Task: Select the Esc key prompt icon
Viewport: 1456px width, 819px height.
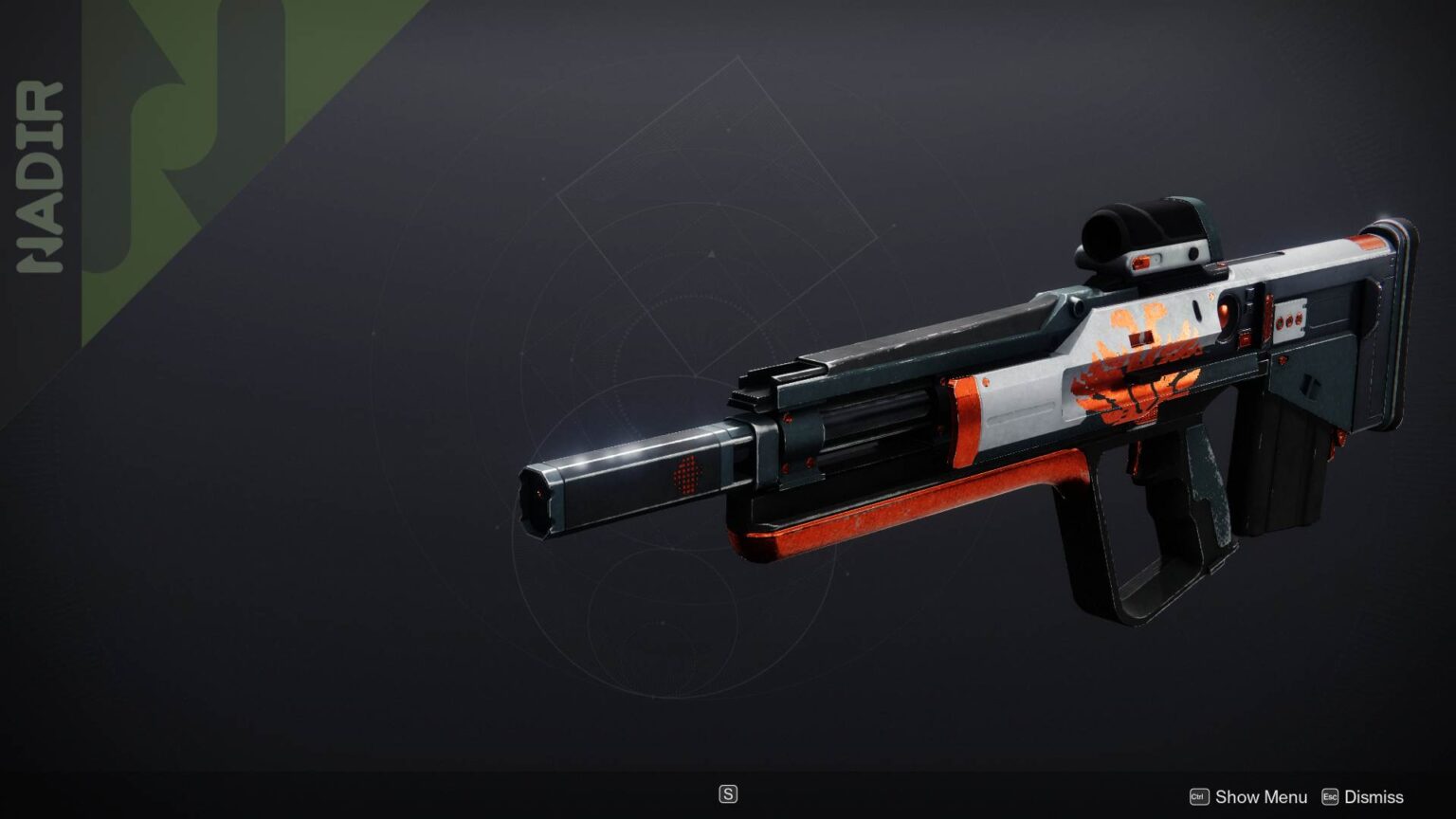Action: point(1331,797)
